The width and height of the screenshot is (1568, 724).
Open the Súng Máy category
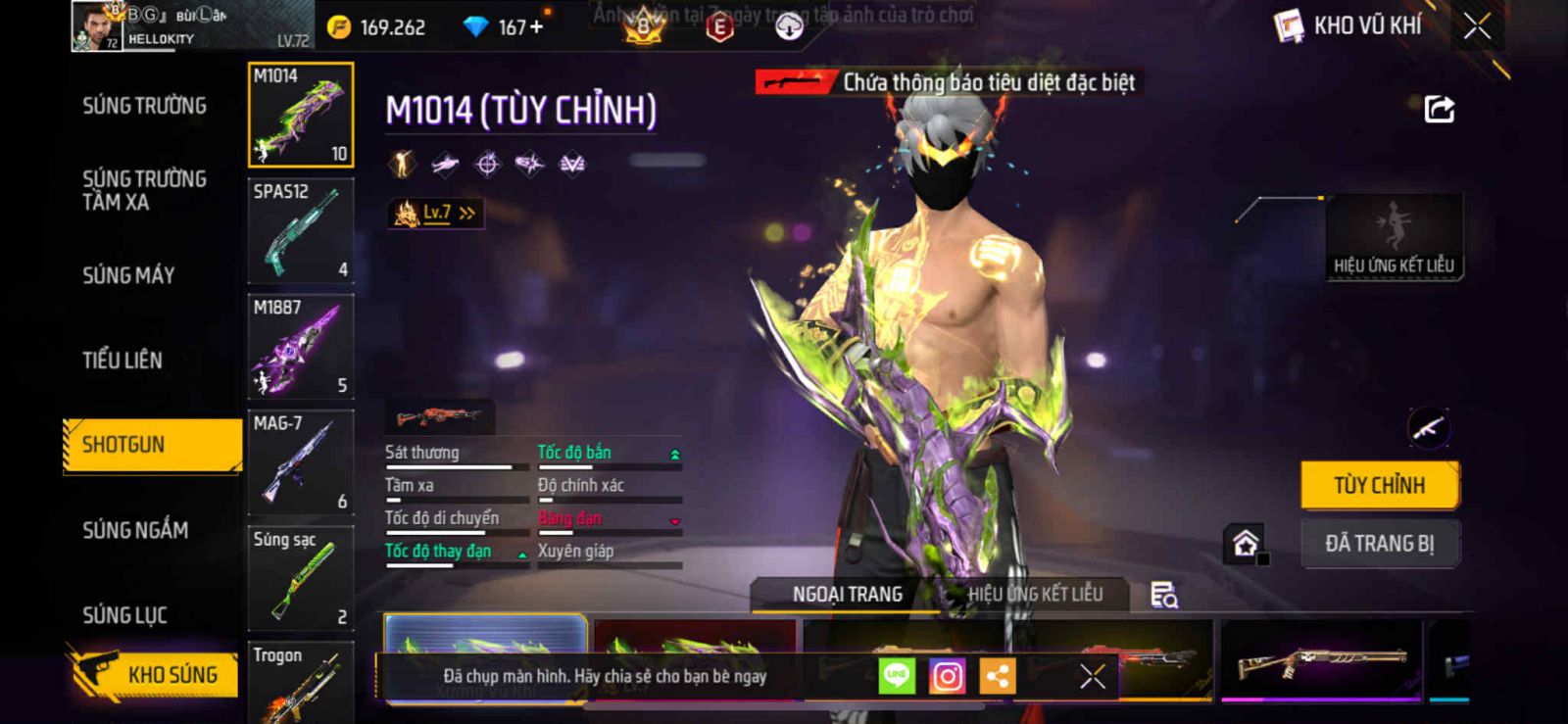click(128, 275)
